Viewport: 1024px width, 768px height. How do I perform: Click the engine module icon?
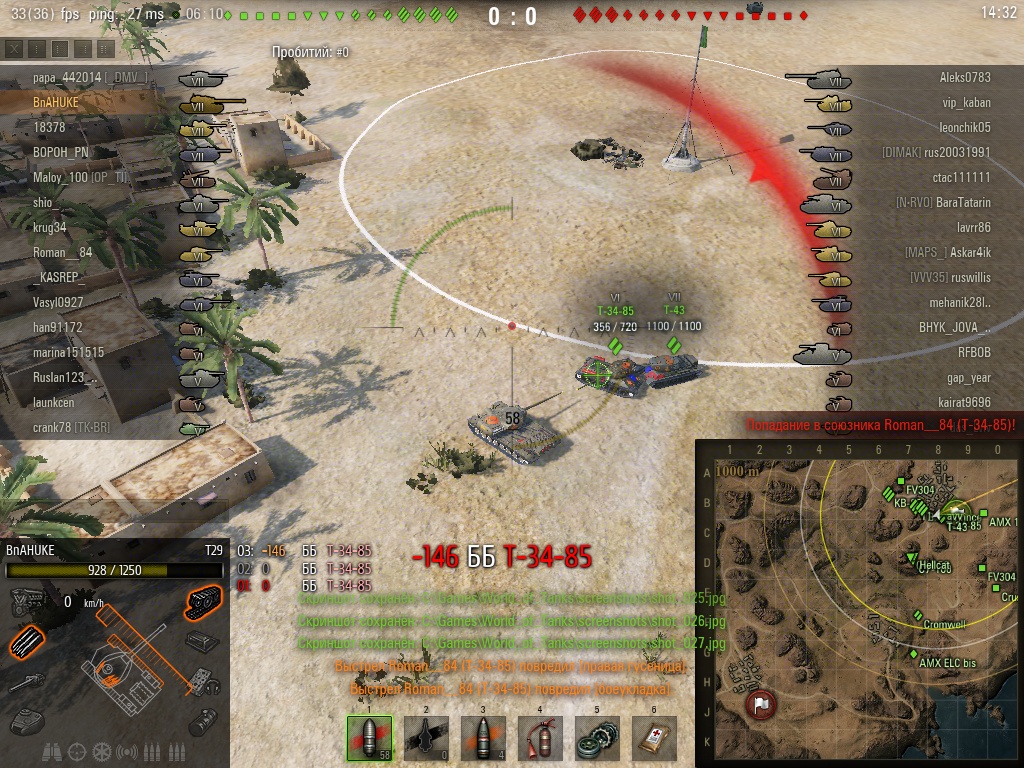pyautogui.click(x=27, y=601)
